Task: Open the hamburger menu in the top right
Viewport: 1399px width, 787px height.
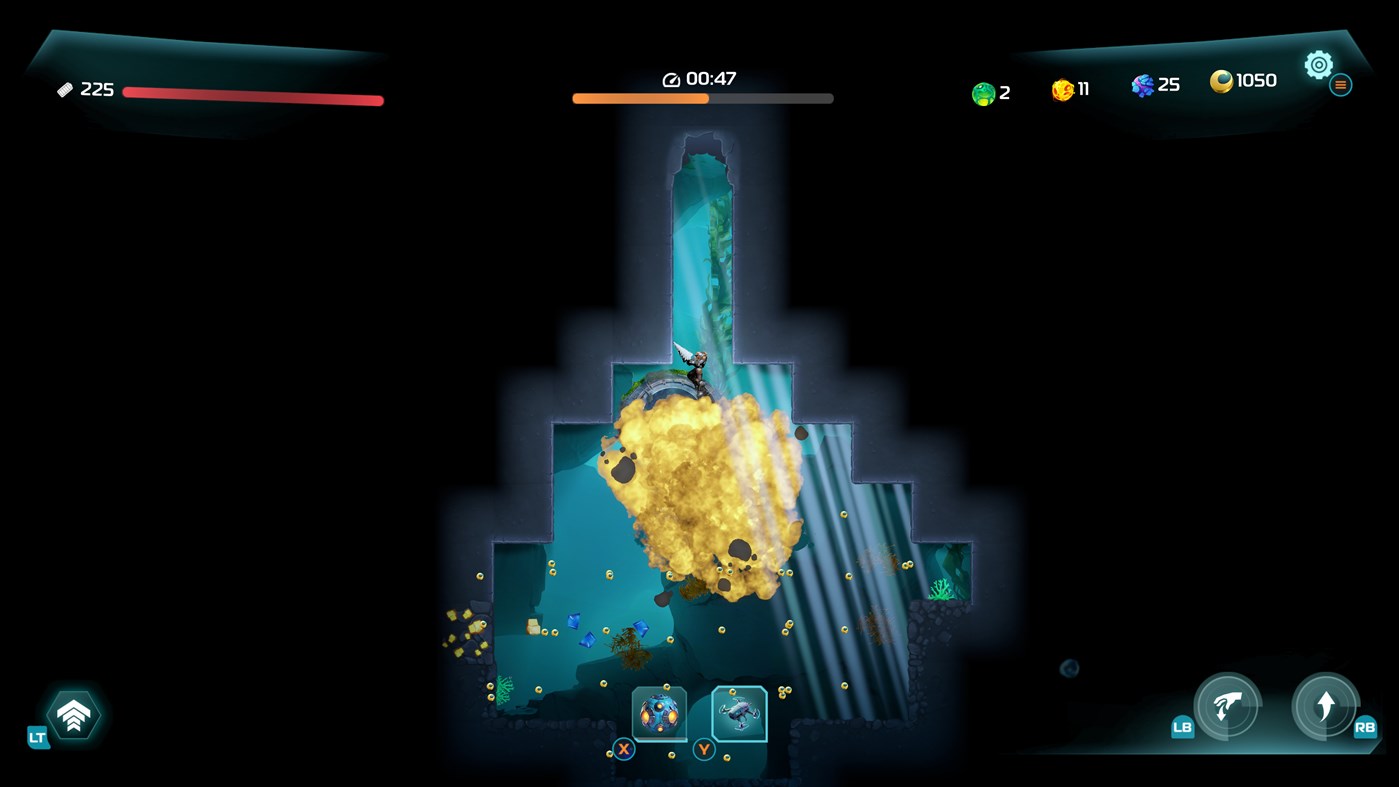Action: click(x=1340, y=84)
